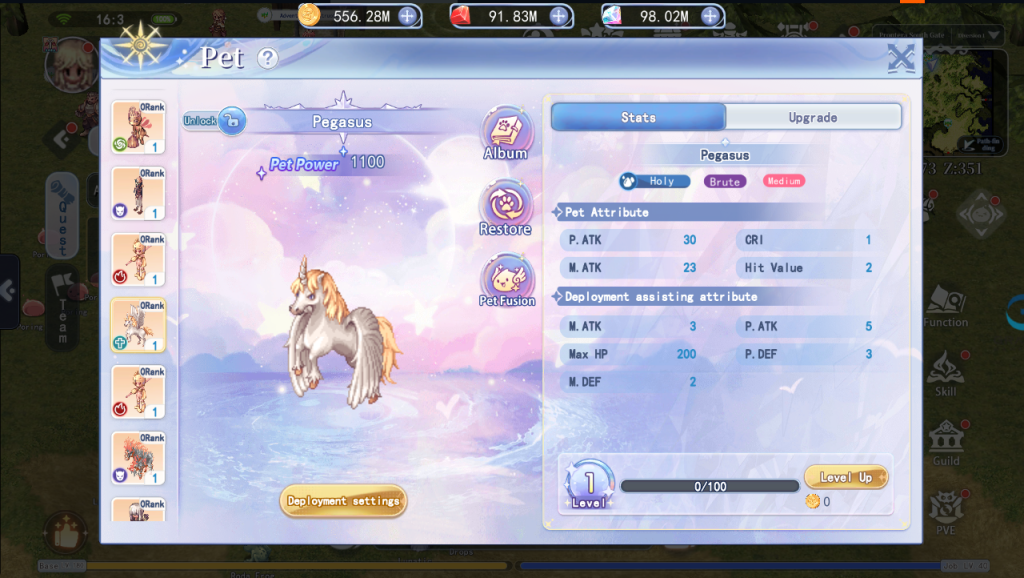Switch to the Upgrade tab
The height and width of the screenshot is (578, 1024).
pos(812,117)
